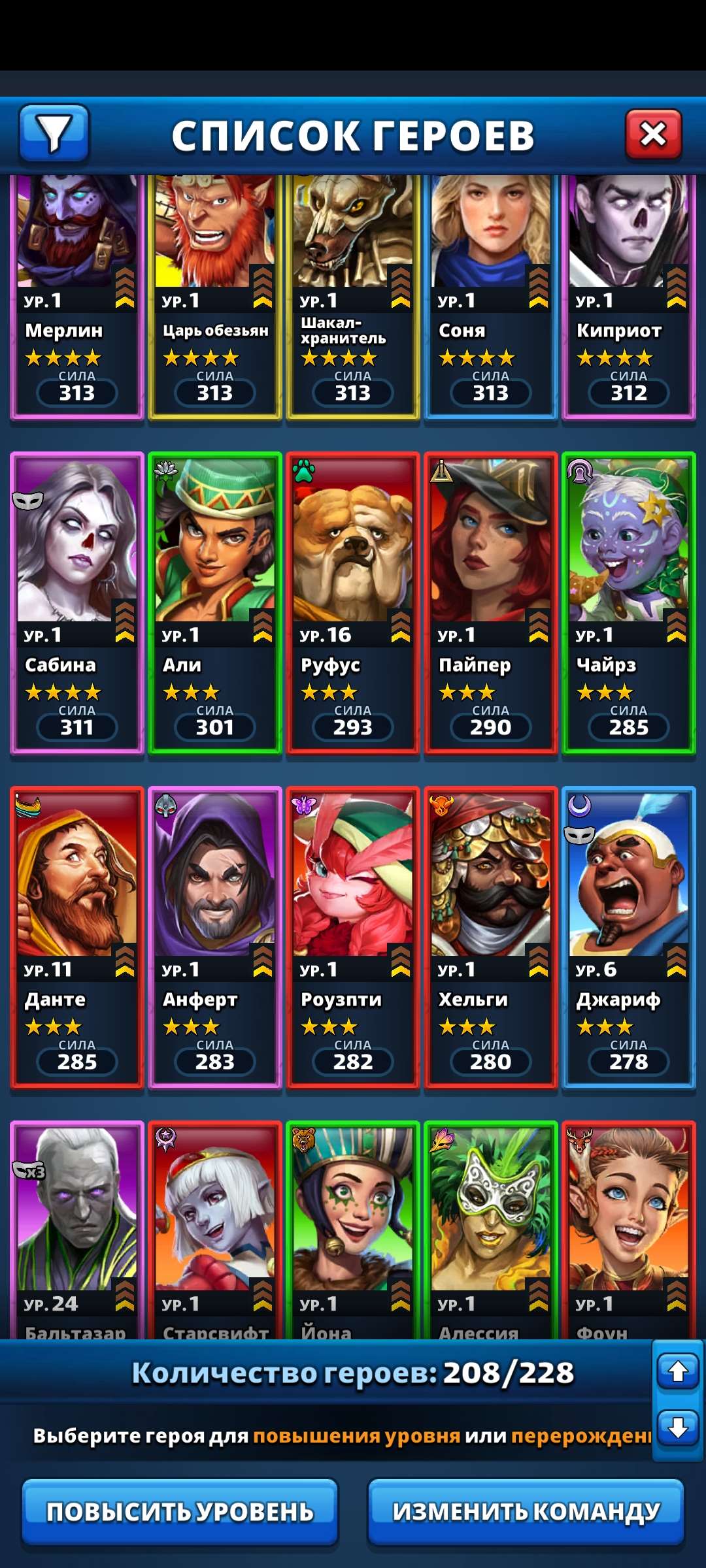Select the Анферт hero card

tap(215, 937)
